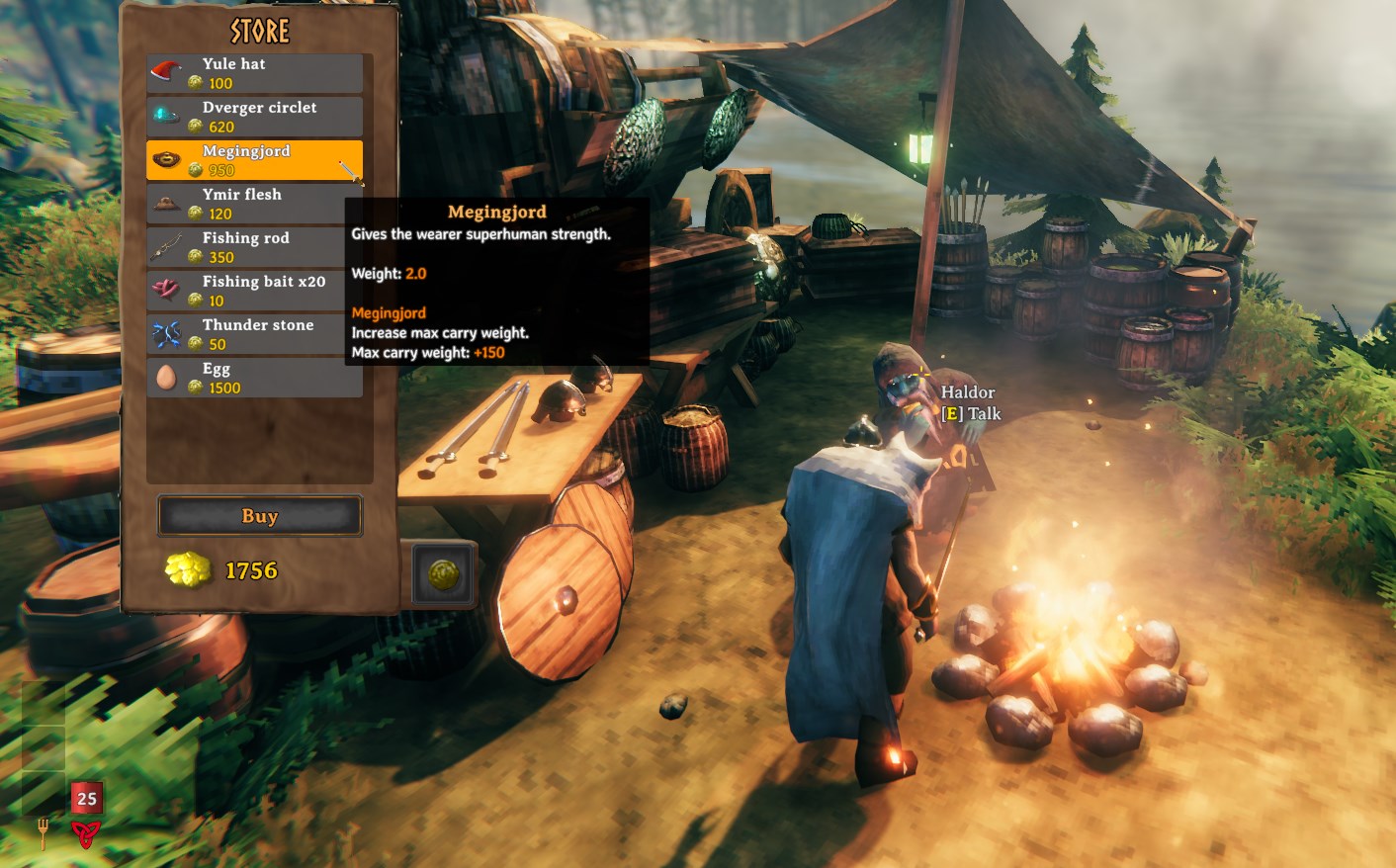The width and height of the screenshot is (1396, 868).
Task: Open the gold coin sell button
Action: tap(443, 574)
